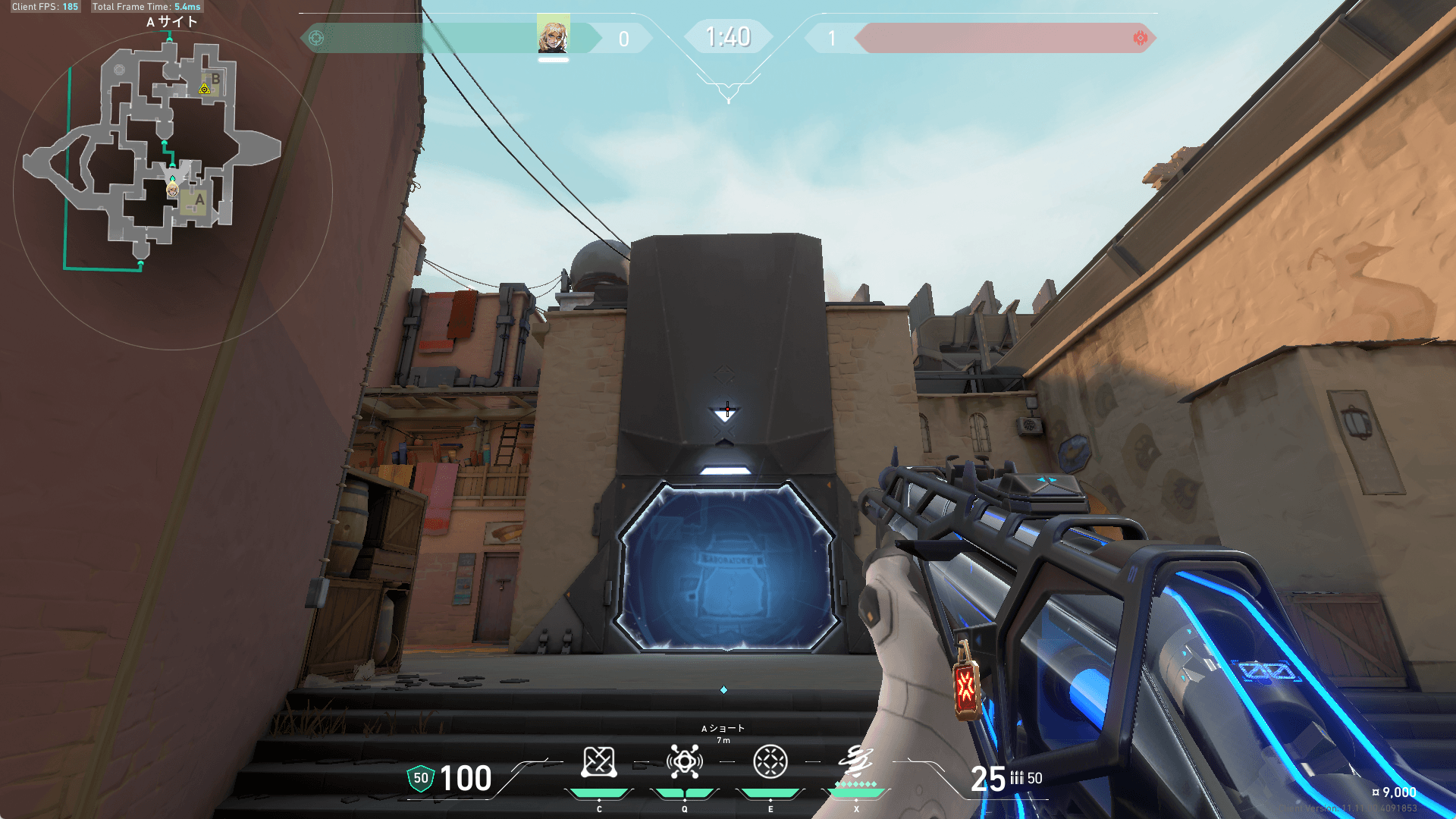Image resolution: width=1456 pixels, height=819 pixels.
Task: Use the sensor ability with sound waves
Action: [684, 762]
